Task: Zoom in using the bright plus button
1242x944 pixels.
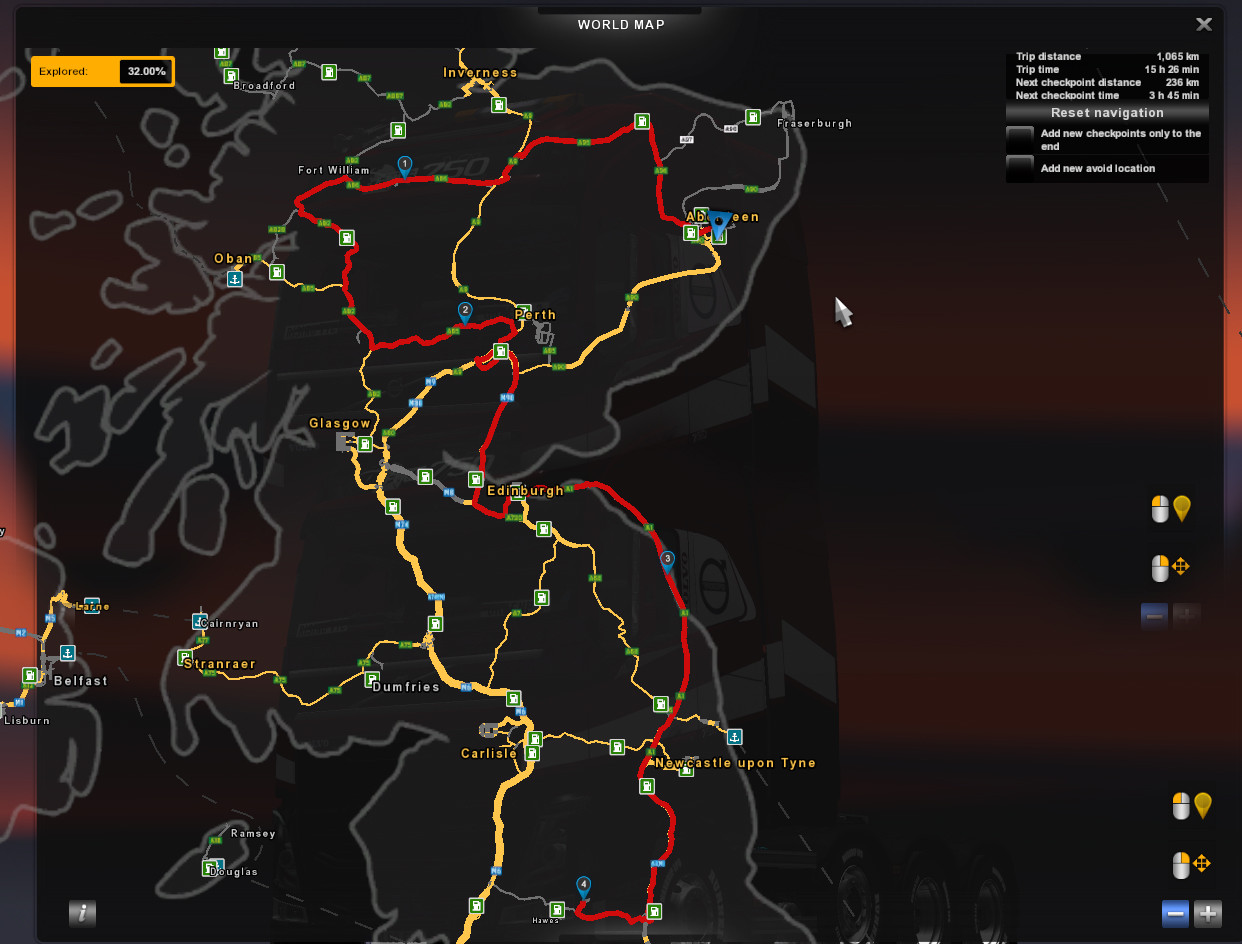Action: tap(1208, 913)
